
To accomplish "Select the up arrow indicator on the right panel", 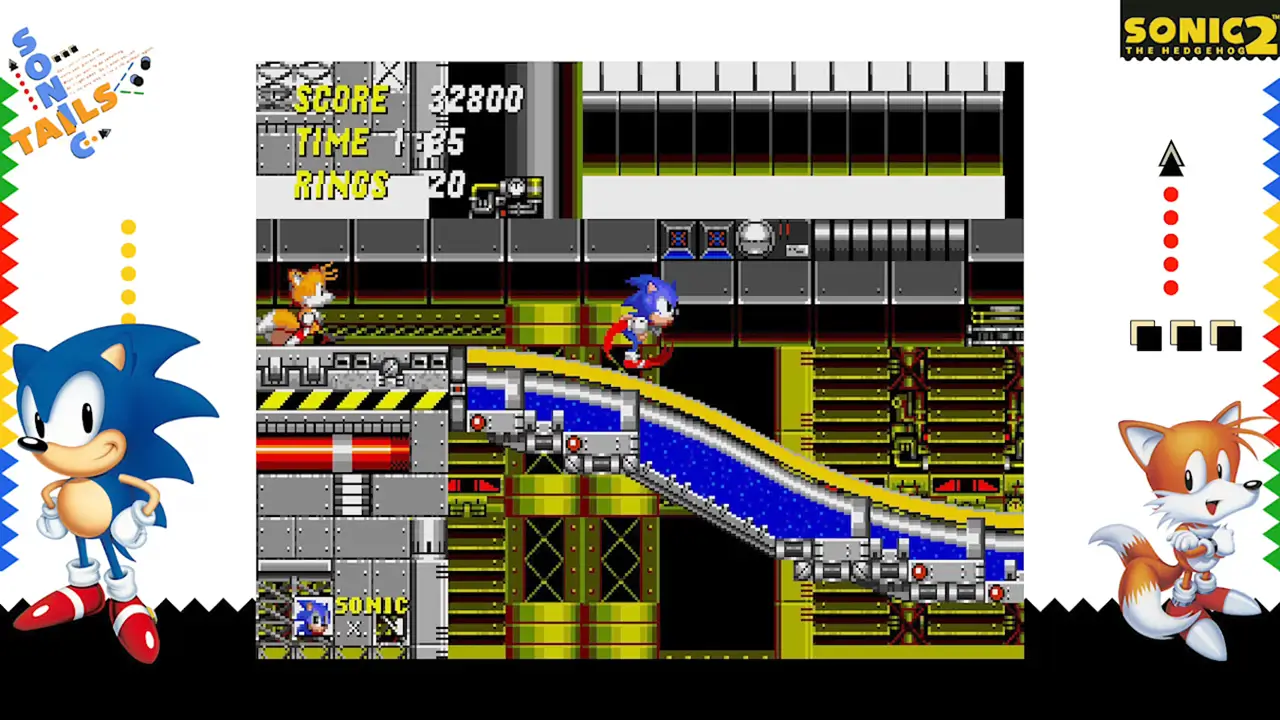I will tap(1171, 160).
